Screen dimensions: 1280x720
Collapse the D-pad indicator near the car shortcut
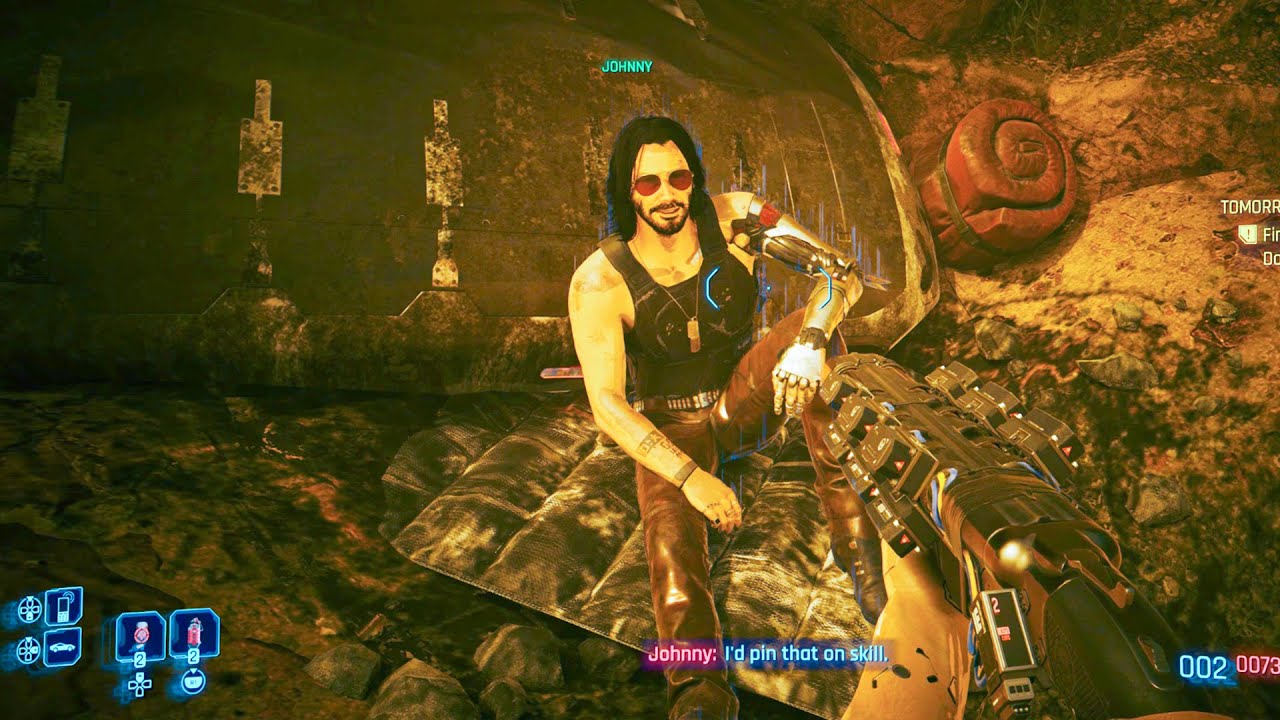(28, 649)
